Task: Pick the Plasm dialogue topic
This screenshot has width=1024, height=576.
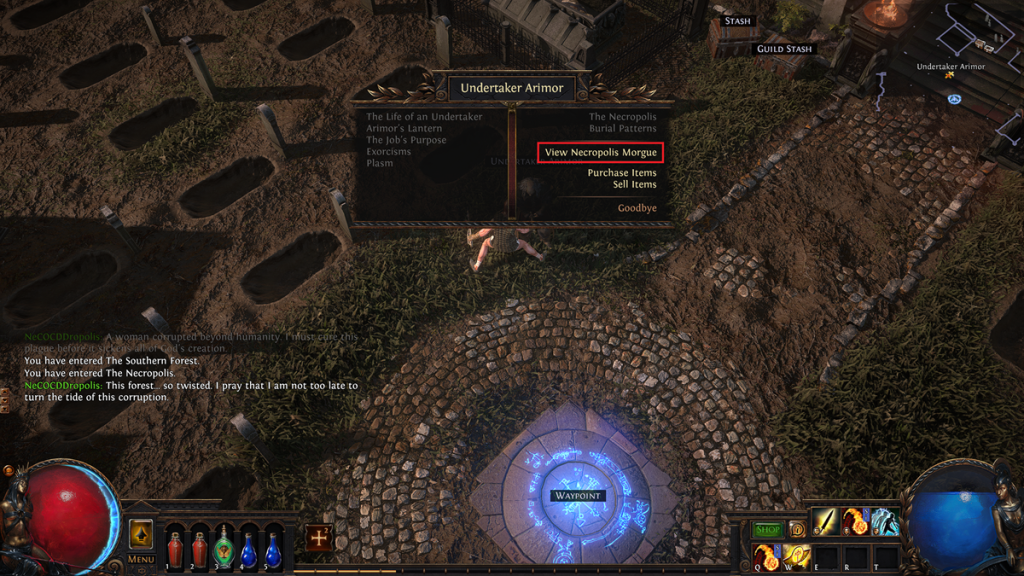Action: click(x=380, y=164)
